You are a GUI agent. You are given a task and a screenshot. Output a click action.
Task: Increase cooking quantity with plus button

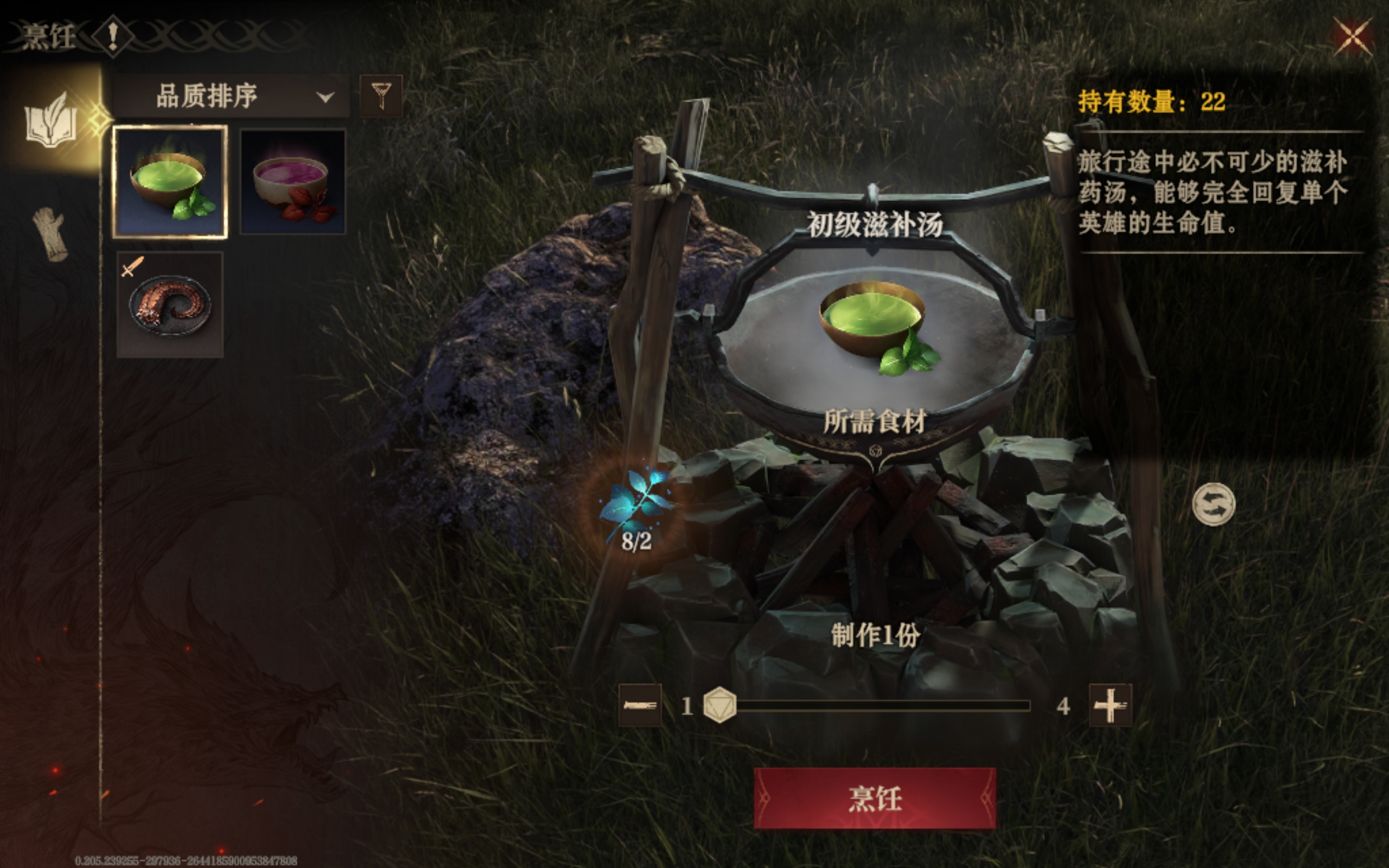coord(1110,705)
